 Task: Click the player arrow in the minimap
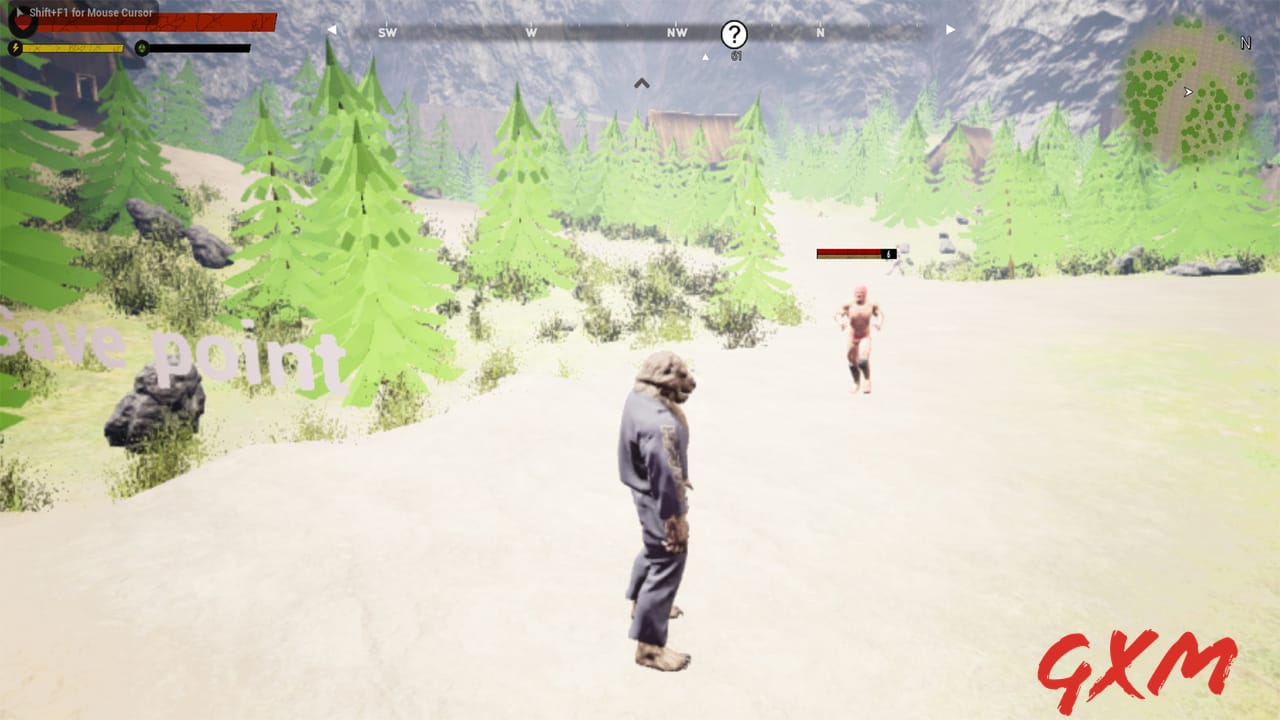(1186, 93)
